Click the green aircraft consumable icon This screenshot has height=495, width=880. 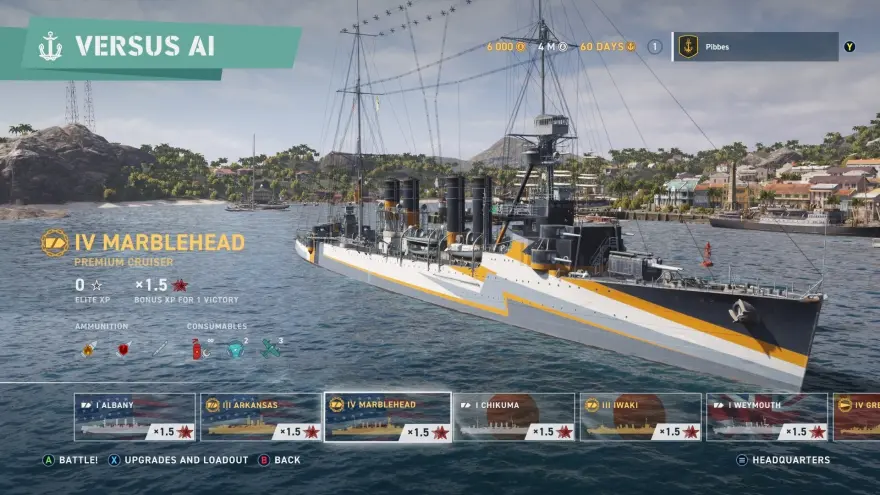270,349
